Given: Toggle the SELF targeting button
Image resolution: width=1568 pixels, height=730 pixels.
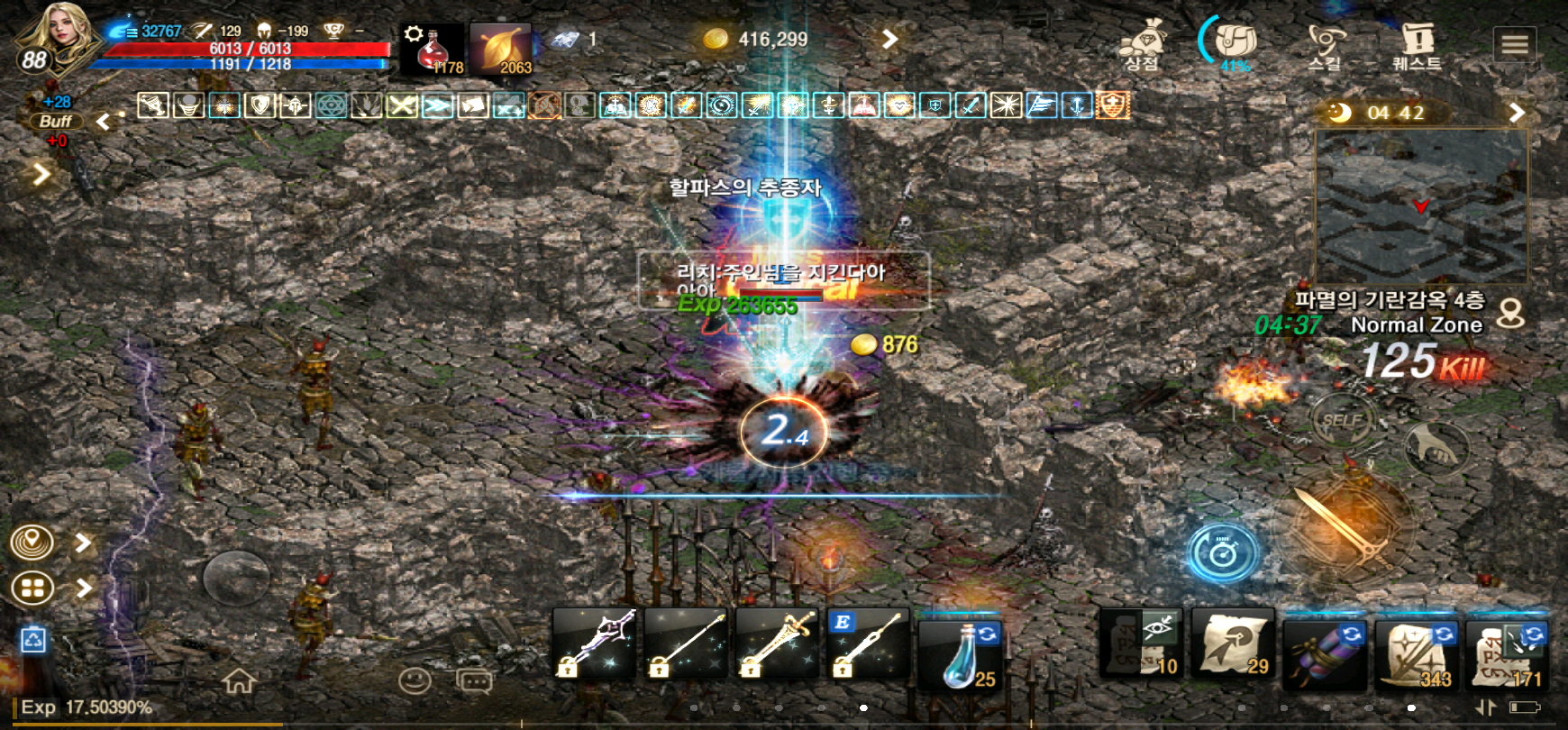Looking at the screenshot, I should (x=1342, y=420).
